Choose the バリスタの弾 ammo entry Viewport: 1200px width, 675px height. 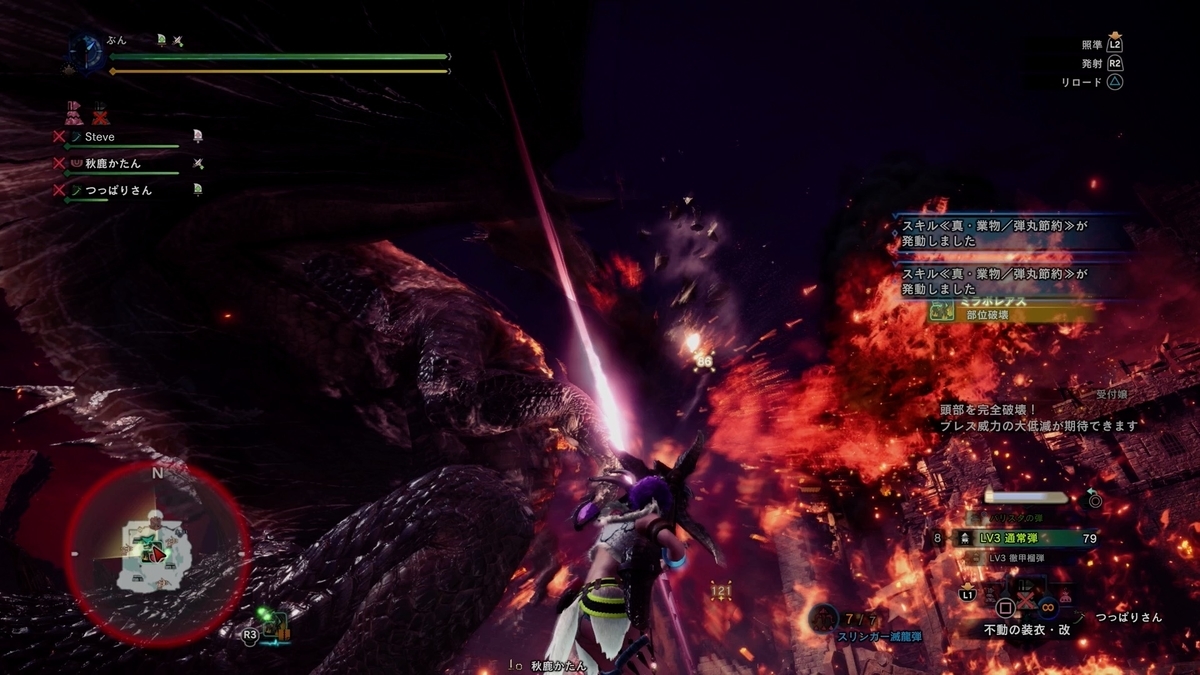tap(1015, 517)
